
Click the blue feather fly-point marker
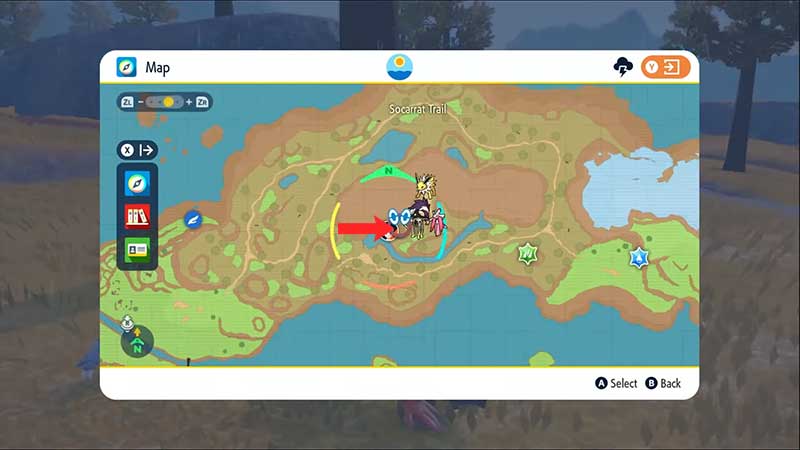click(x=194, y=219)
